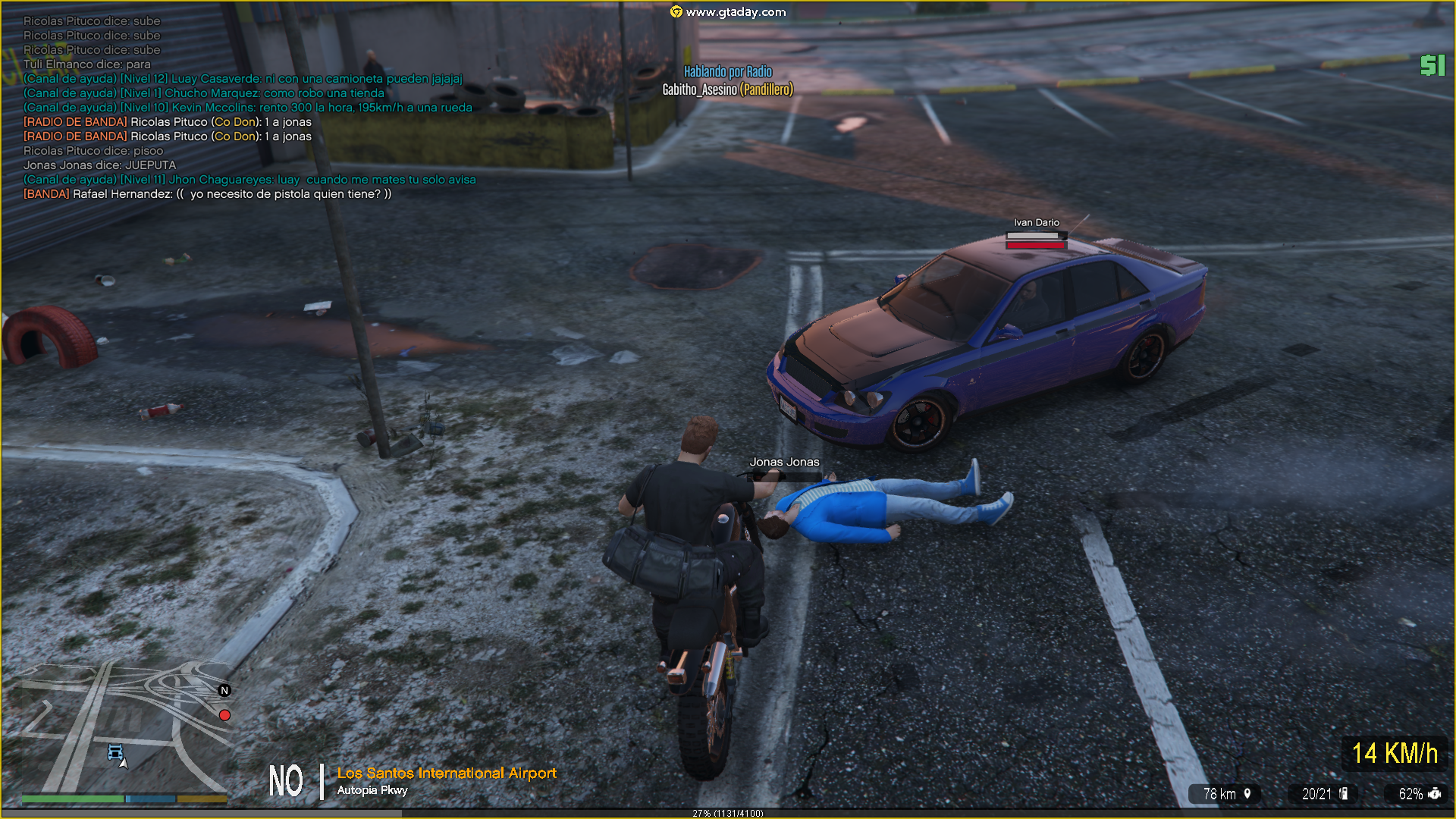The width and height of the screenshot is (1456, 819).
Task: Click the distance location pin icon
Action: click(x=1247, y=793)
